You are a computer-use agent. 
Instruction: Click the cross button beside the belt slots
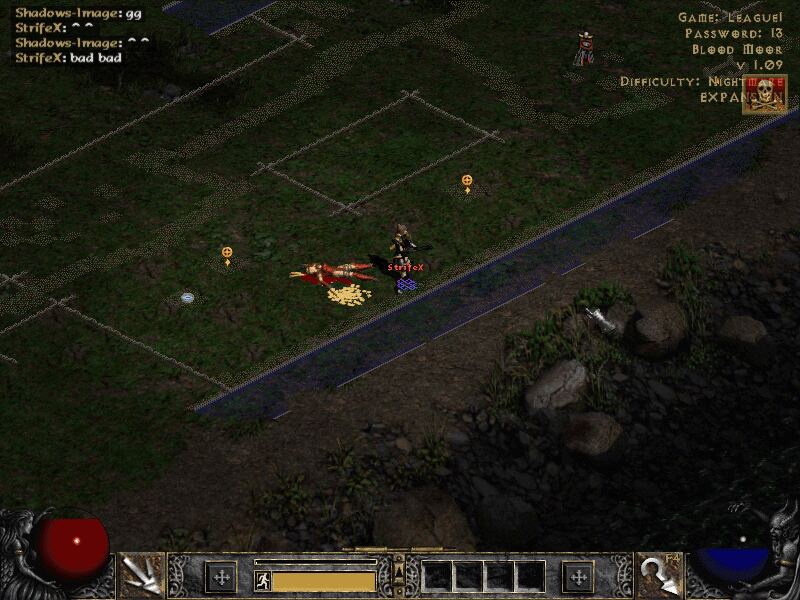tap(579, 576)
